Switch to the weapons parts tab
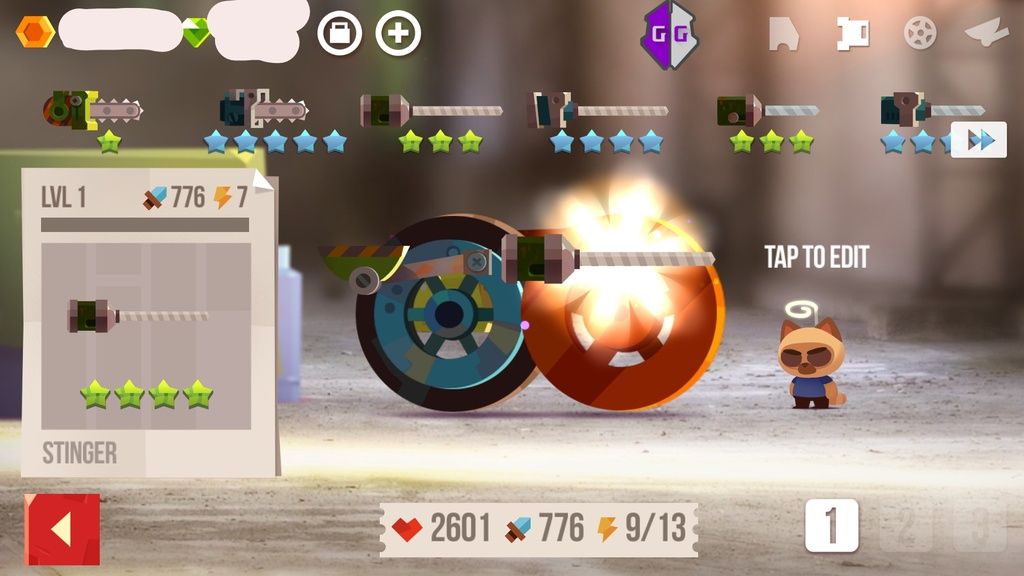 point(853,34)
